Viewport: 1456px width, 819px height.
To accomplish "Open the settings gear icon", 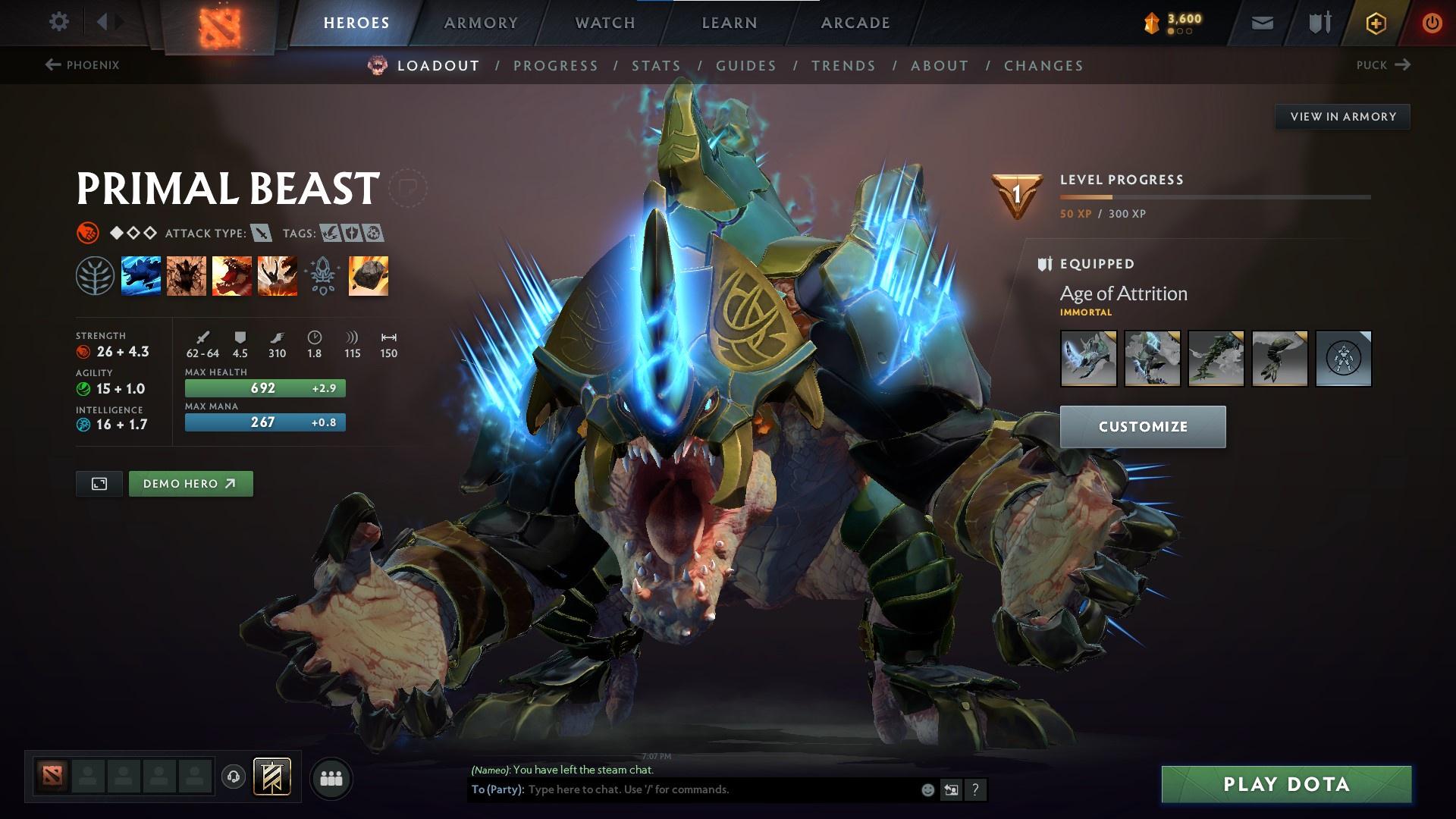I will pyautogui.click(x=59, y=22).
